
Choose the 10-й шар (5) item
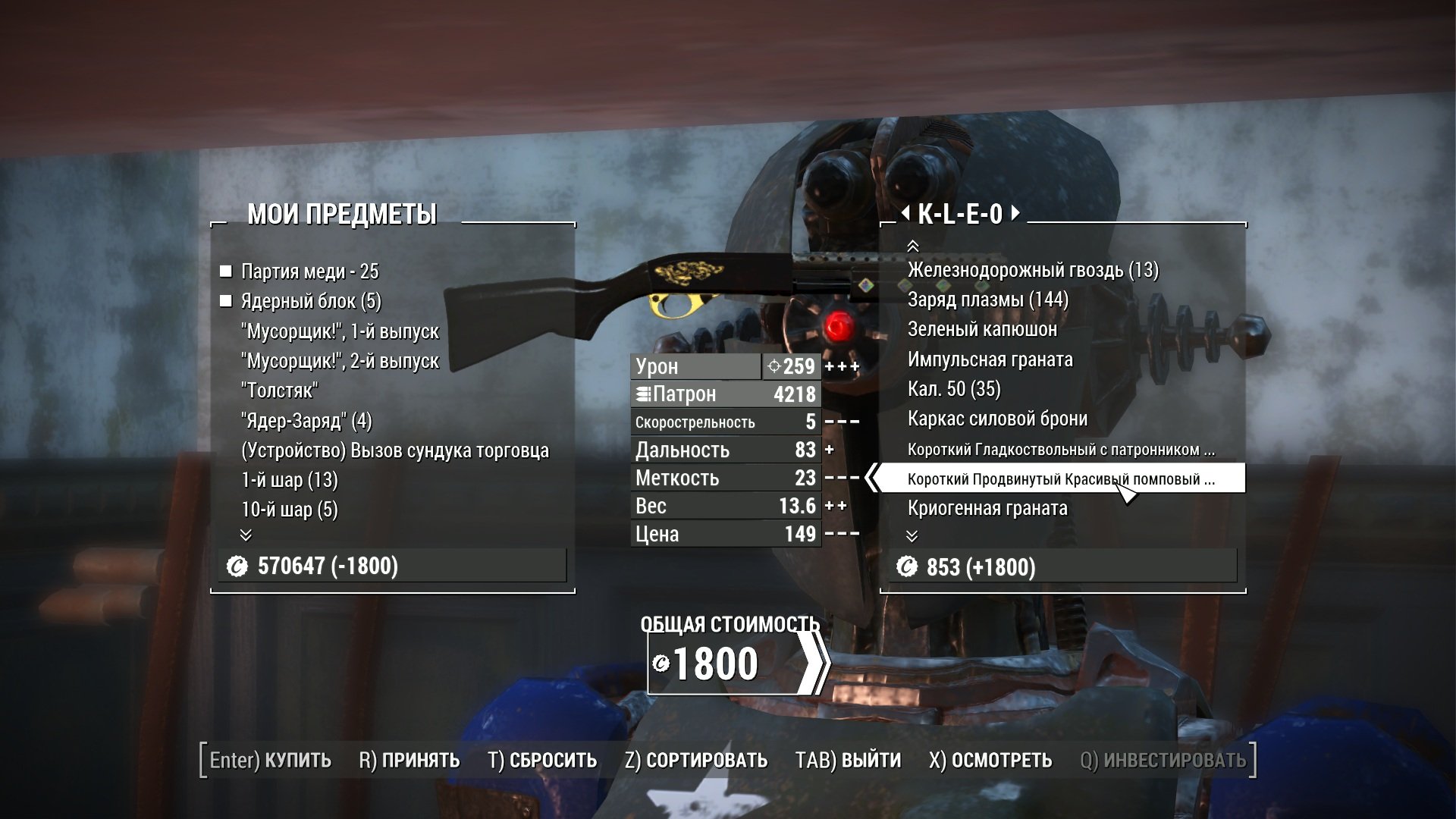(289, 510)
